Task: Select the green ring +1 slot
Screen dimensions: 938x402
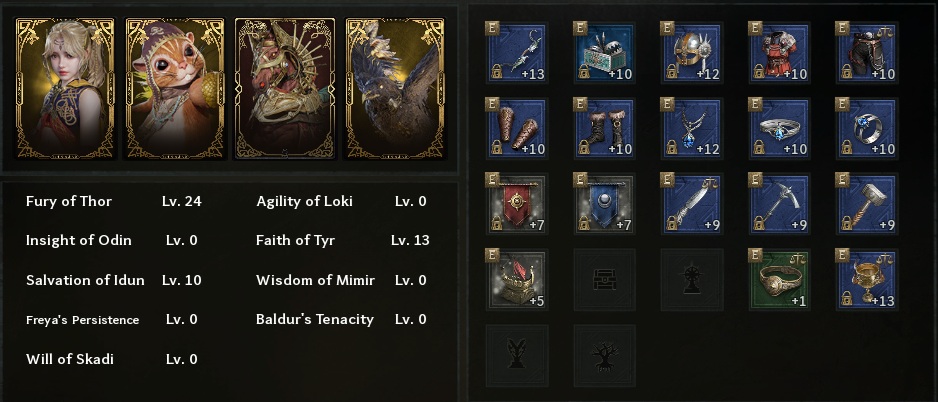Action: click(779, 279)
